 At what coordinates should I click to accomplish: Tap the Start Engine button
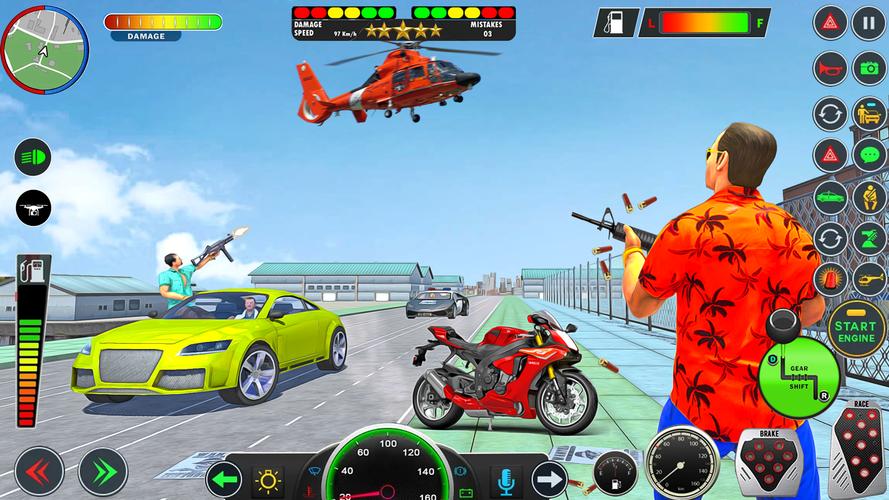(x=854, y=326)
